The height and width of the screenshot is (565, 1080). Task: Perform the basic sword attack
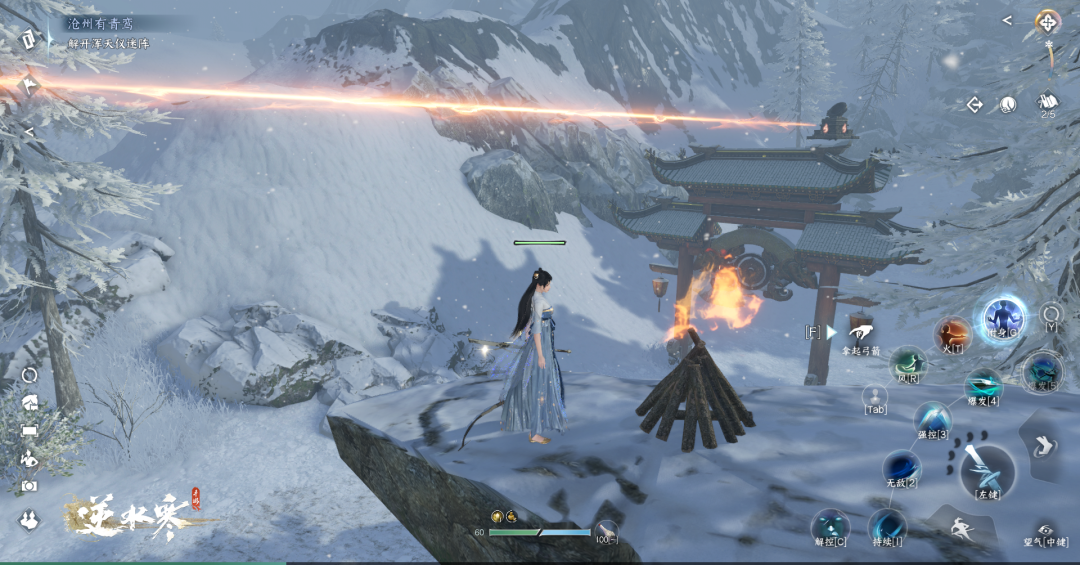(988, 471)
